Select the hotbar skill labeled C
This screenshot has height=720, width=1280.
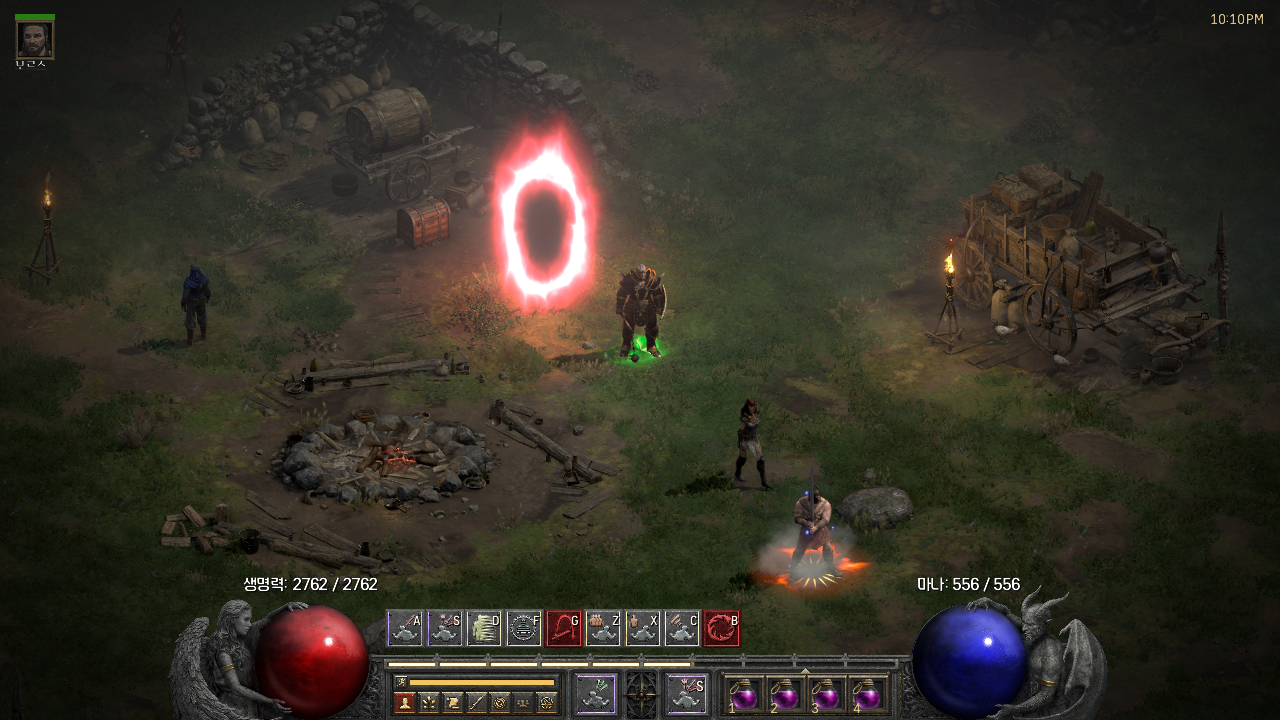click(x=682, y=628)
